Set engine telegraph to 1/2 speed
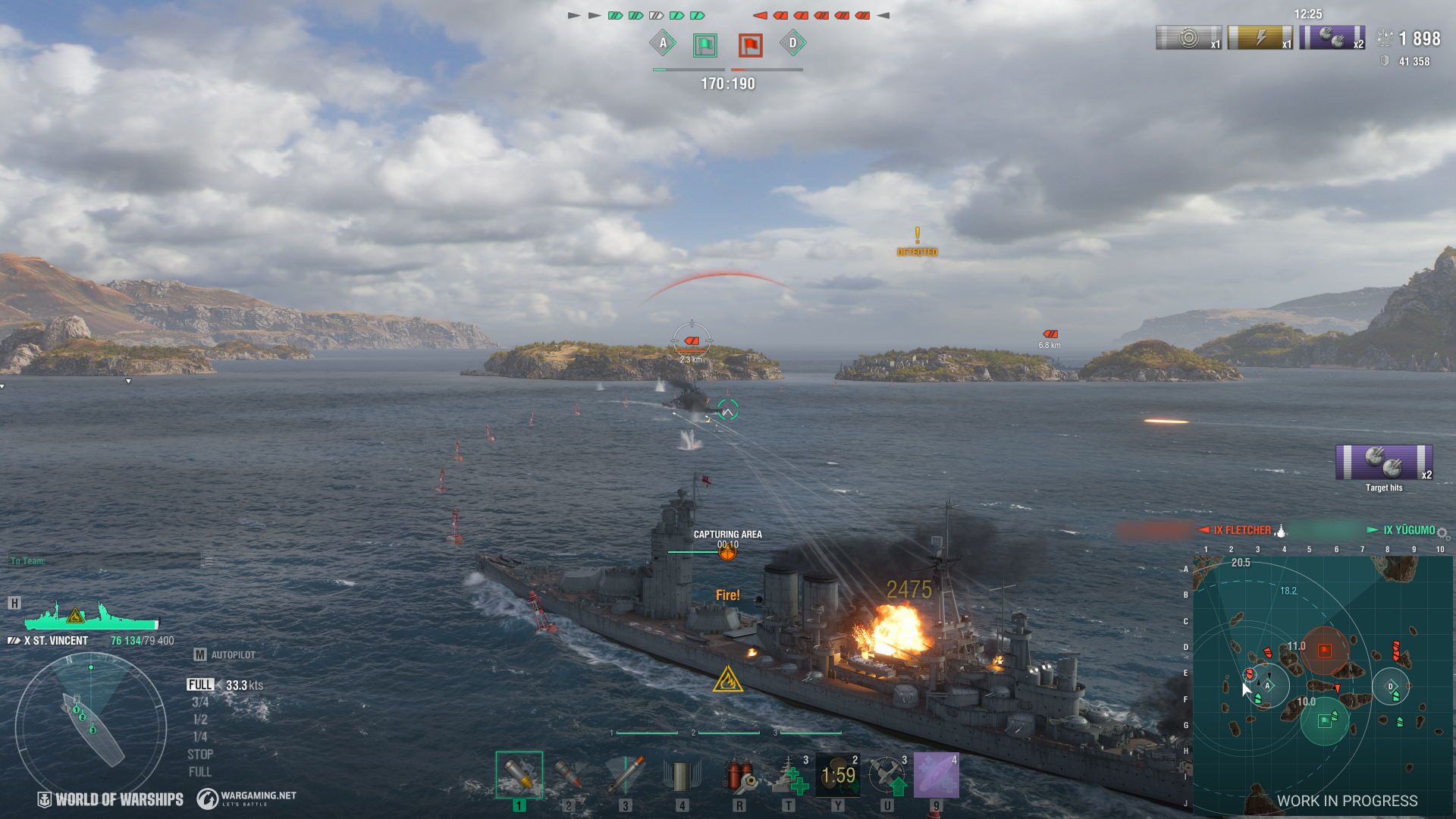The height and width of the screenshot is (819, 1456). coord(200,720)
